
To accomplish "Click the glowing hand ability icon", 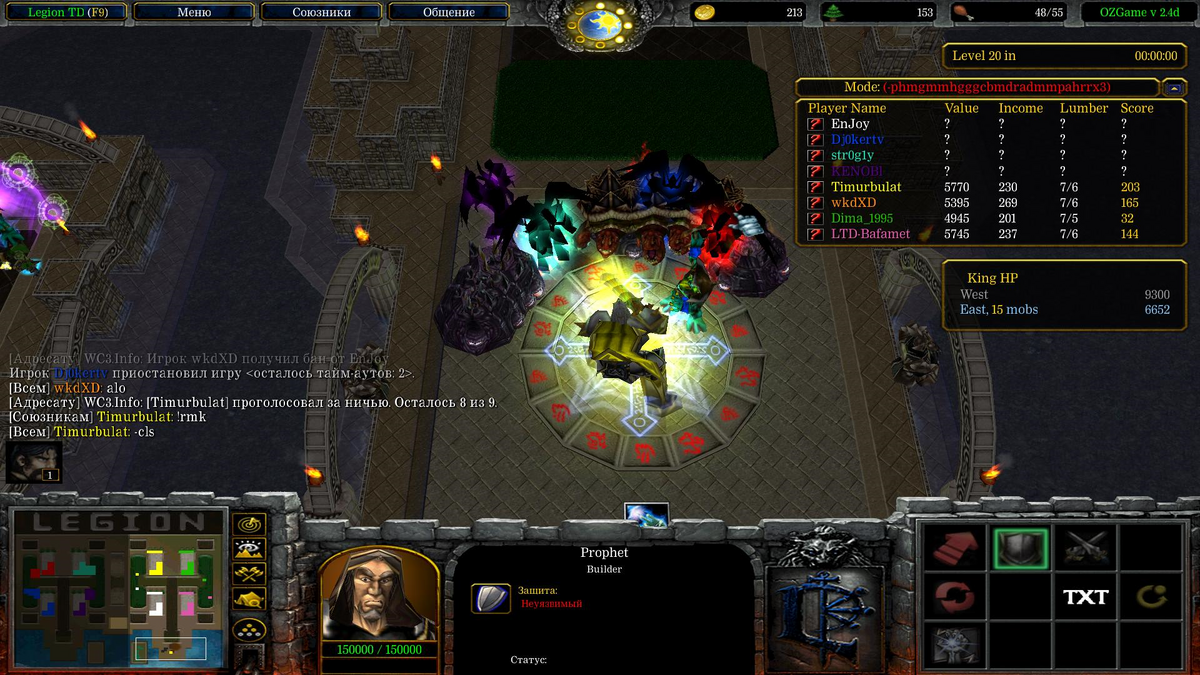I will 954,645.
